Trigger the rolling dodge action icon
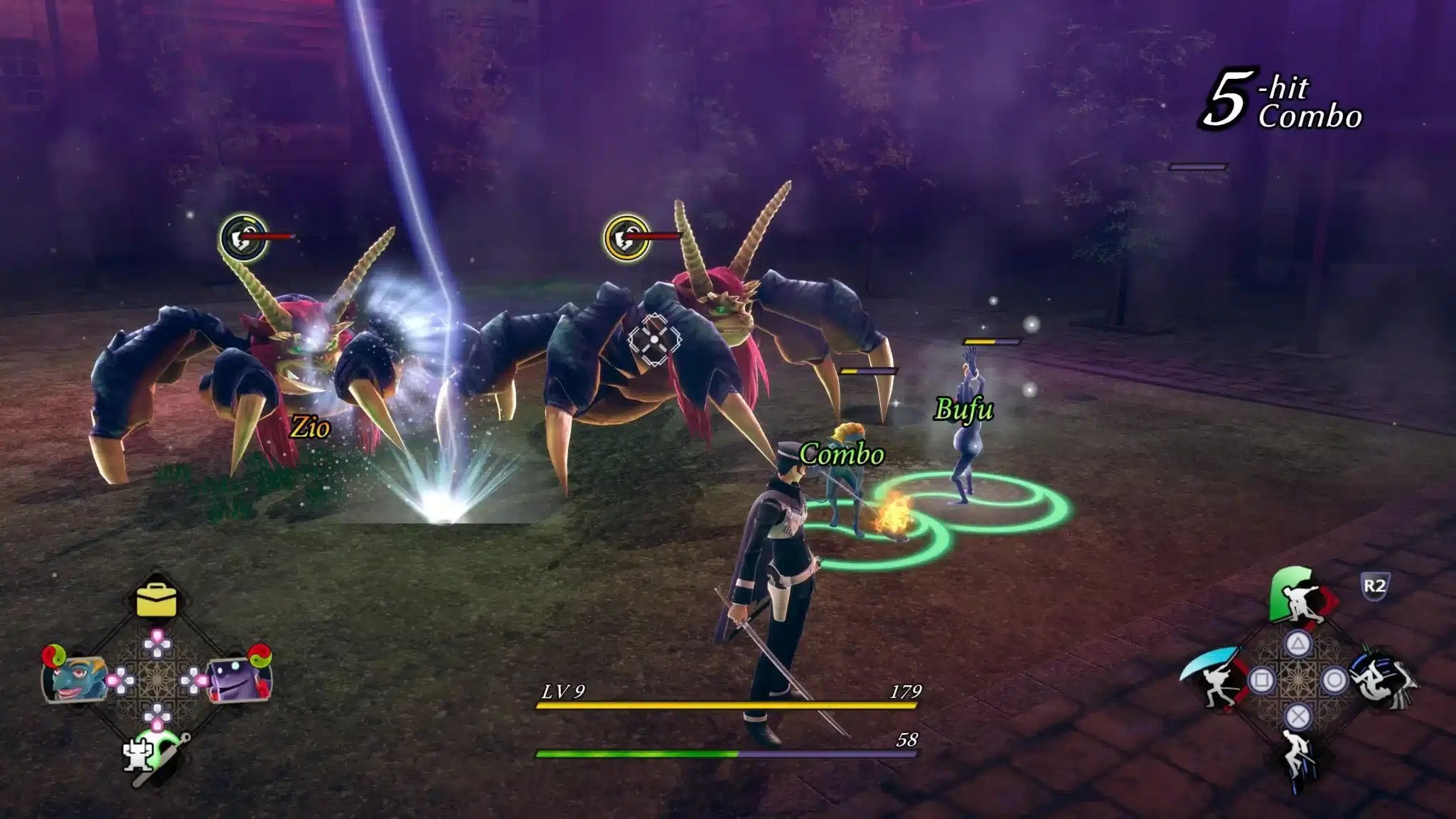Viewport: 1456px width, 819px height. coord(1383,679)
